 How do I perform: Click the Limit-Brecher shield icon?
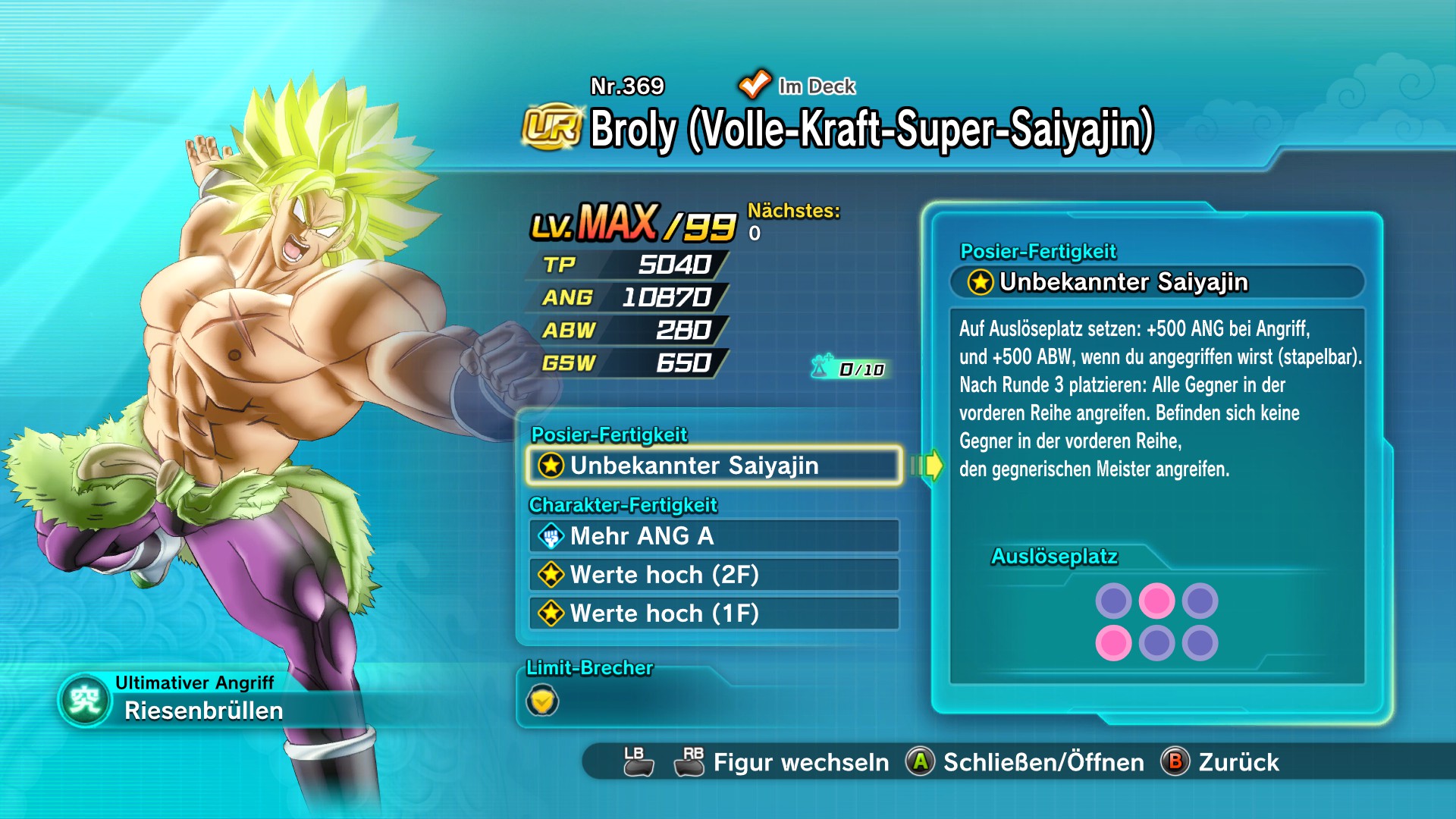[542, 701]
